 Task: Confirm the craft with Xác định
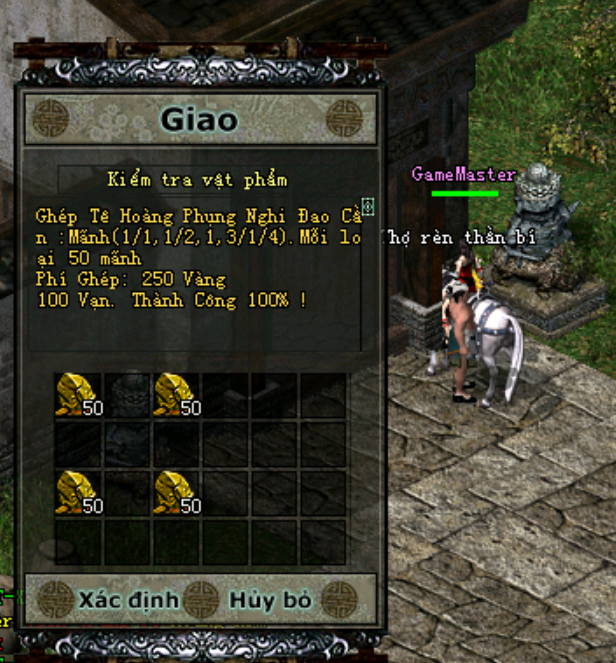(x=128, y=600)
